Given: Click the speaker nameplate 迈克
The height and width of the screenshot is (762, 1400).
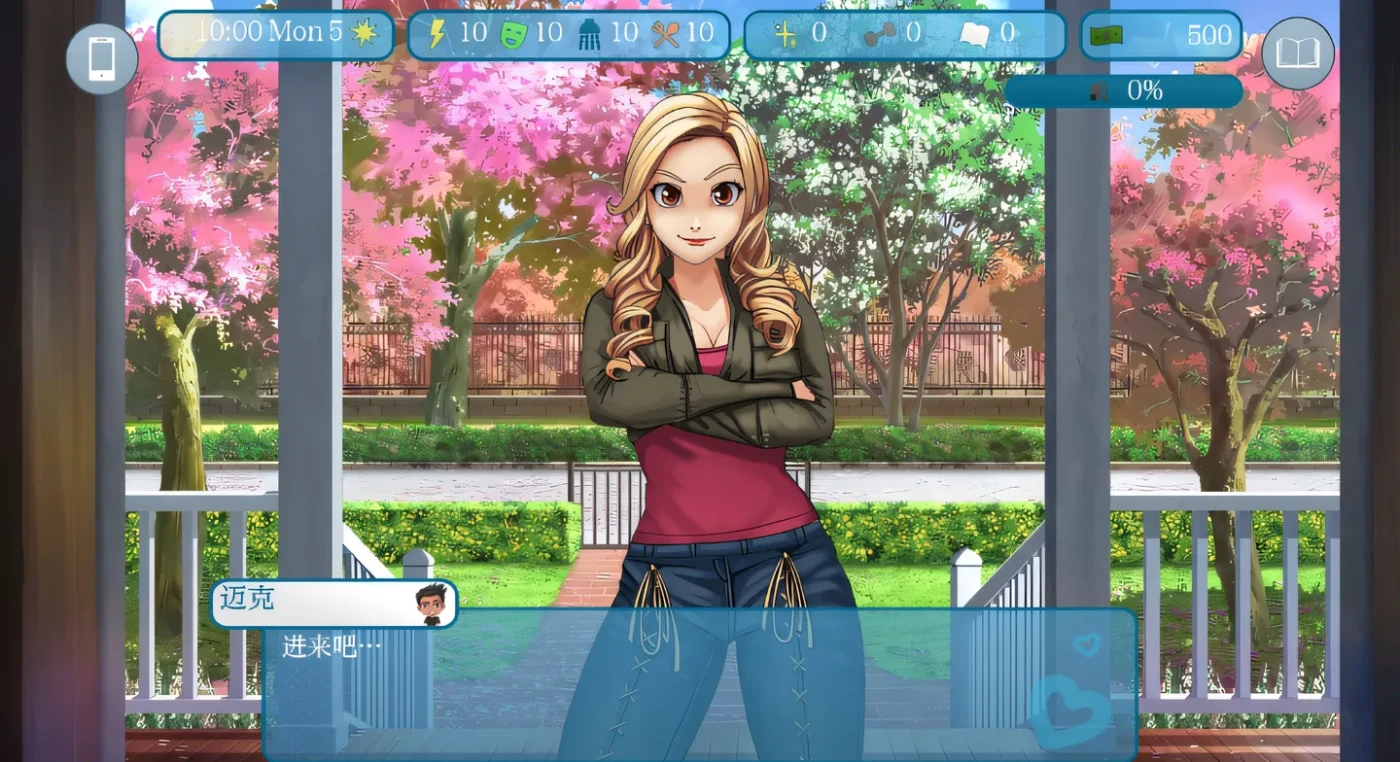Looking at the screenshot, I should [x=247, y=600].
